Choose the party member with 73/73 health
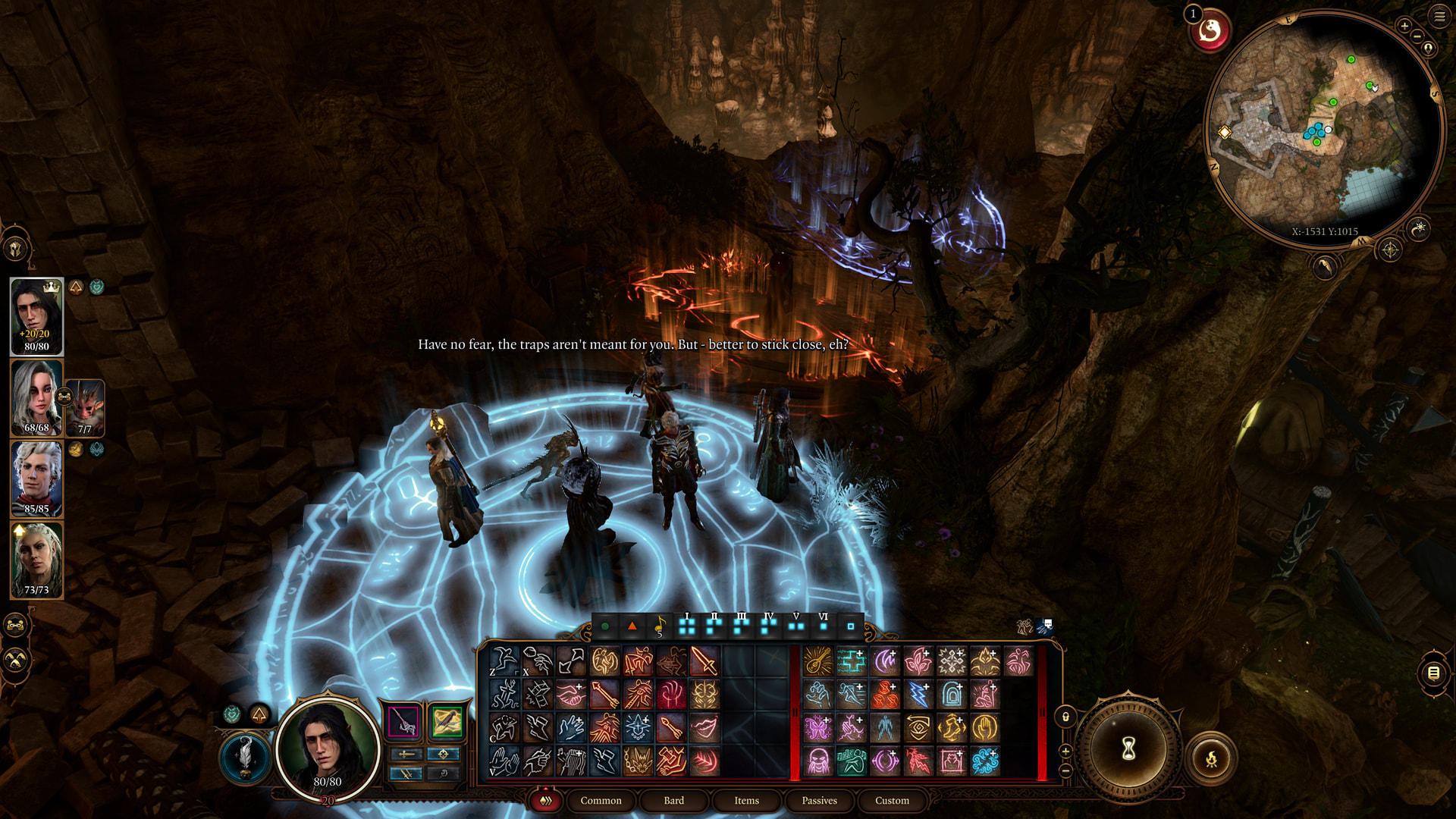The height and width of the screenshot is (819, 1456). pos(36,560)
